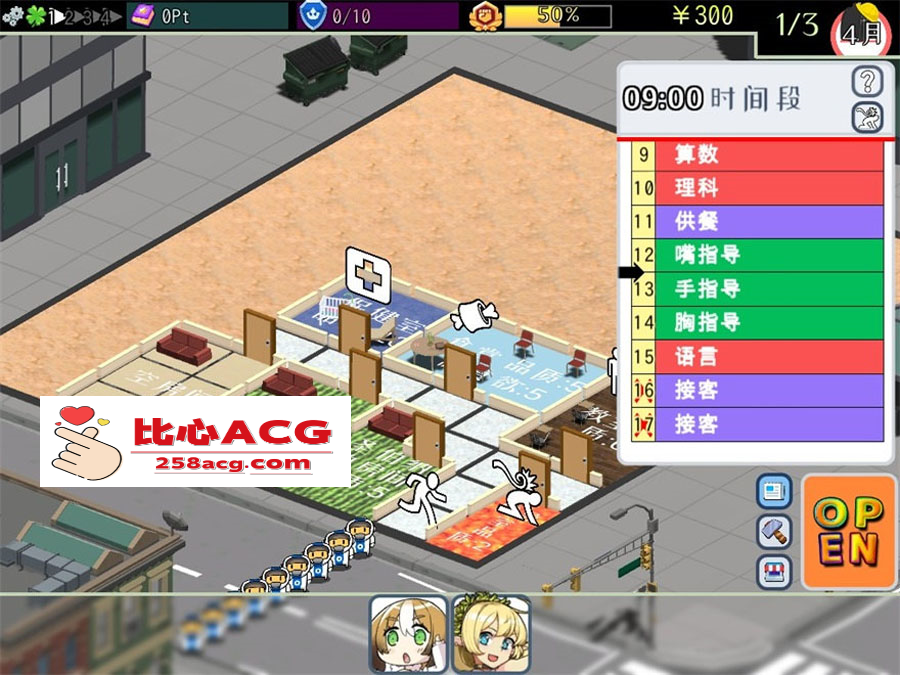Open the gear settings icon
The width and height of the screenshot is (900, 675).
coord(13,16)
